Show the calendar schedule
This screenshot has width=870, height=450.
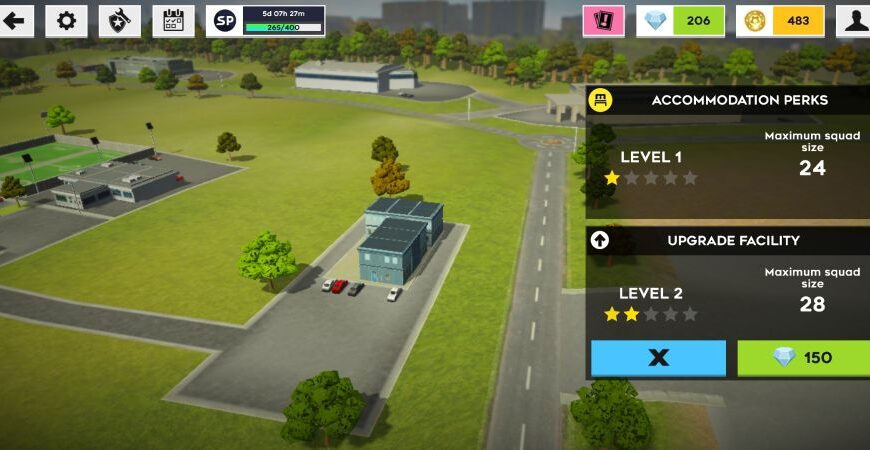tap(173, 20)
